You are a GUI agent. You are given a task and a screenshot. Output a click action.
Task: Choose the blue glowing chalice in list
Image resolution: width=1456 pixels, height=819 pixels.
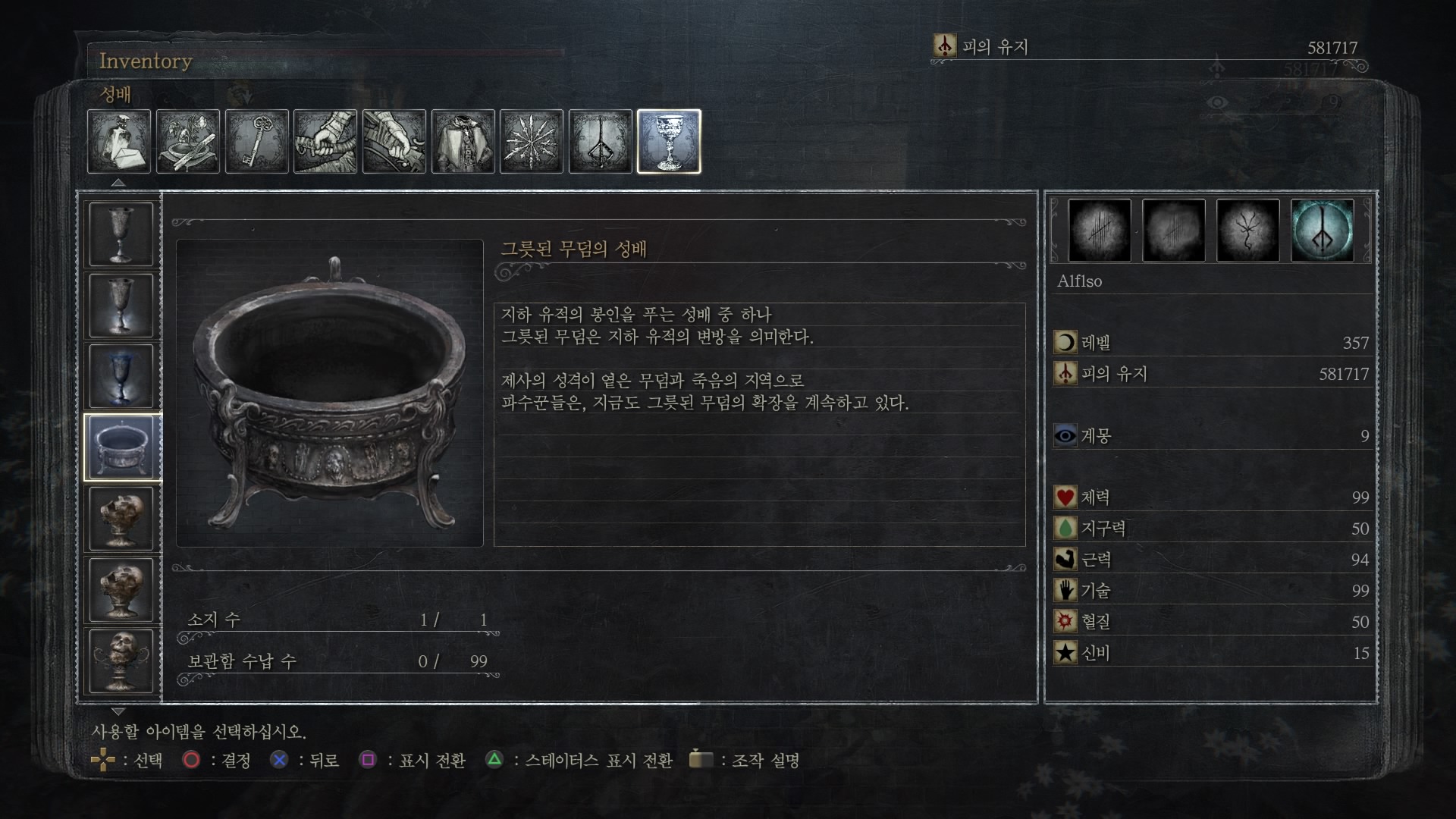pos(121,377)
